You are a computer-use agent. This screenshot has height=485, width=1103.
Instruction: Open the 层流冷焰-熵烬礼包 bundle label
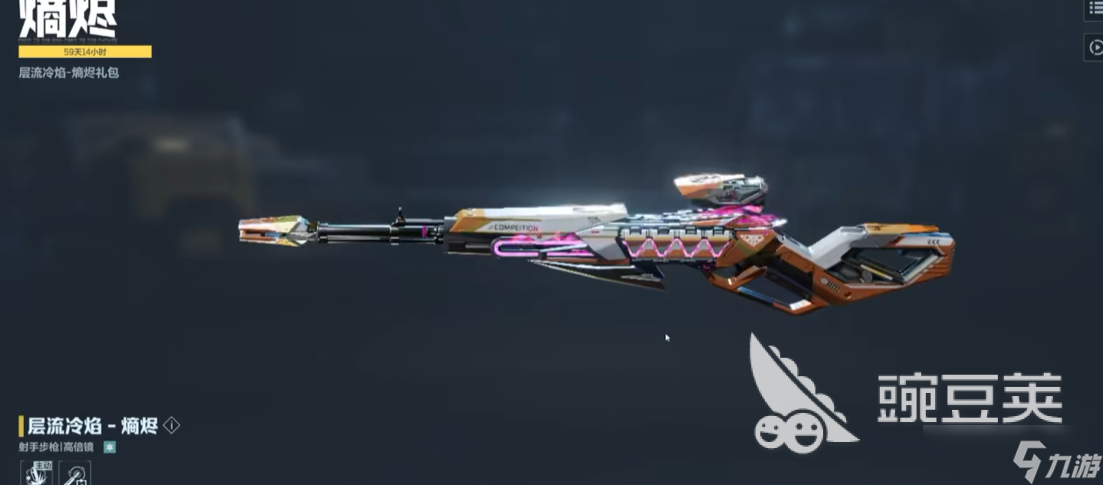[x=69, y=73]
